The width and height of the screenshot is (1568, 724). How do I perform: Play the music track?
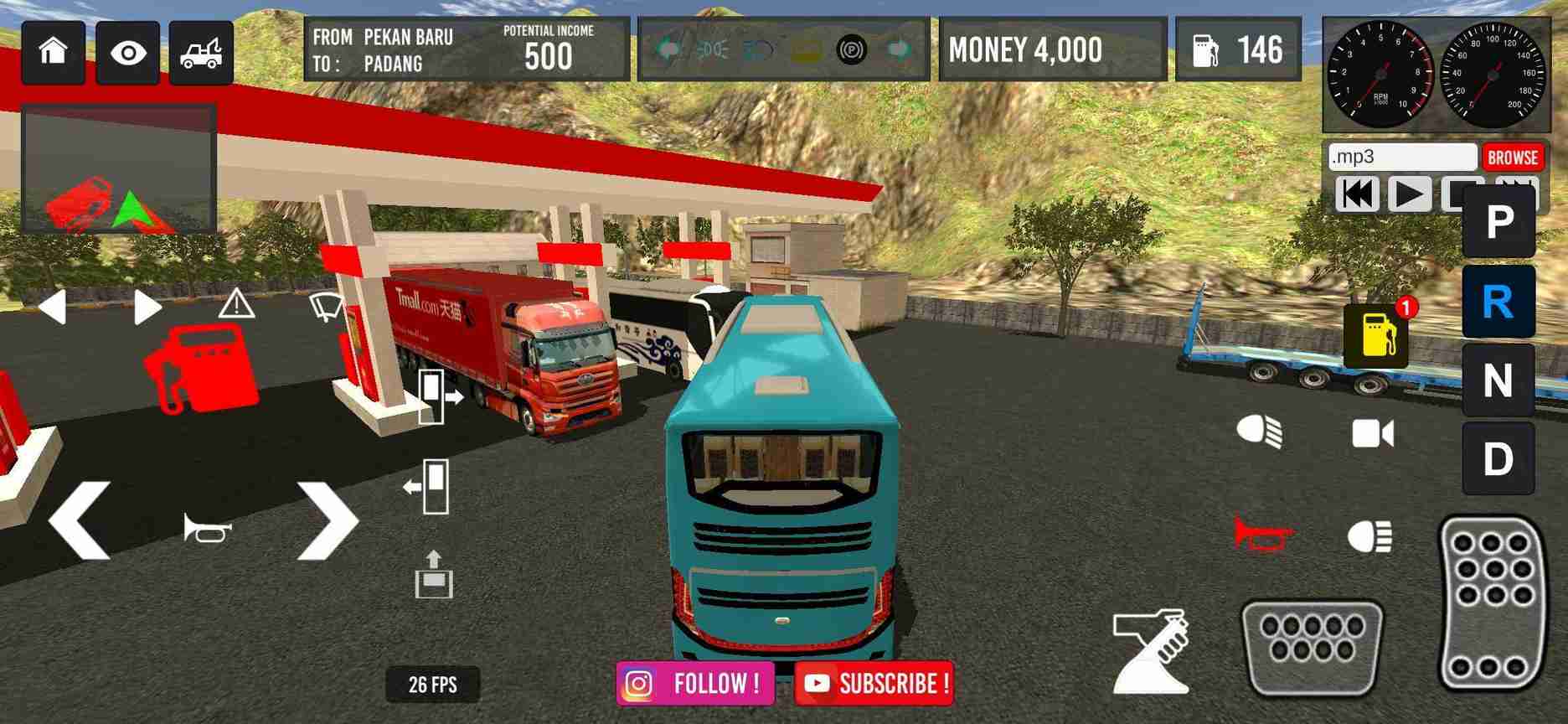1409,194
